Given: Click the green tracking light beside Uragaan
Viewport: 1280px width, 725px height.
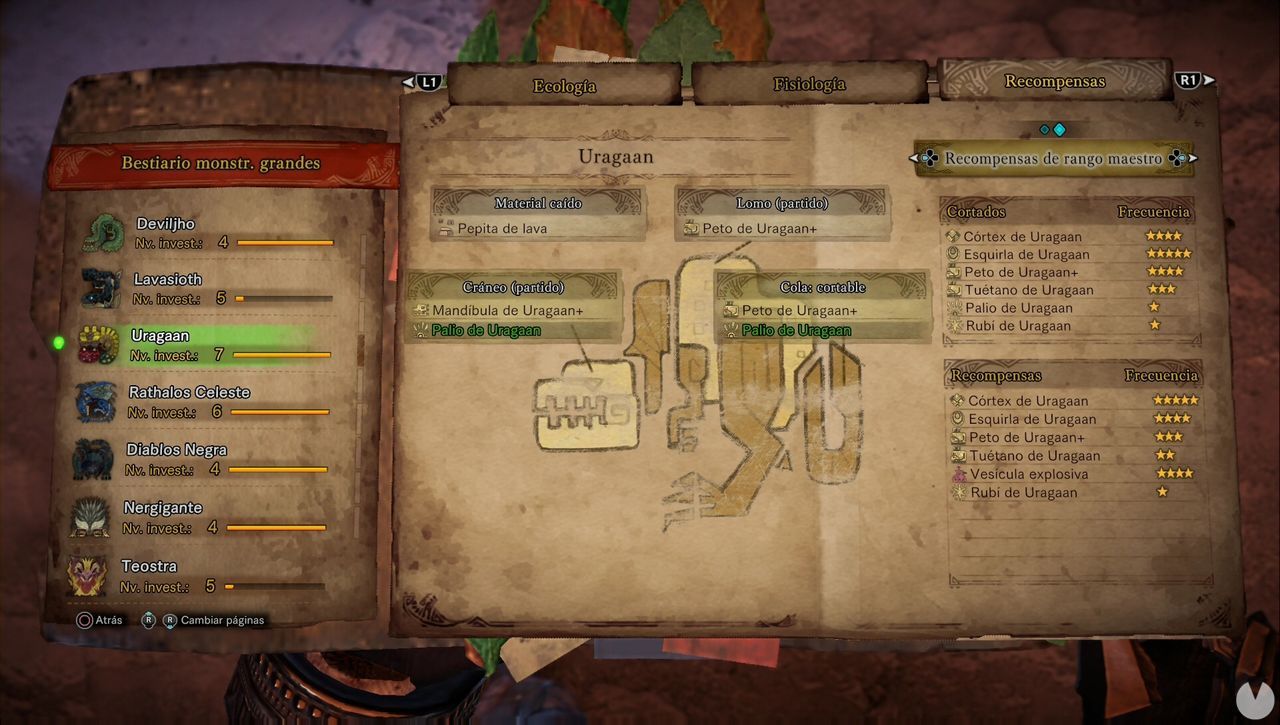Looking at the screenshot, I should (58, 341).
